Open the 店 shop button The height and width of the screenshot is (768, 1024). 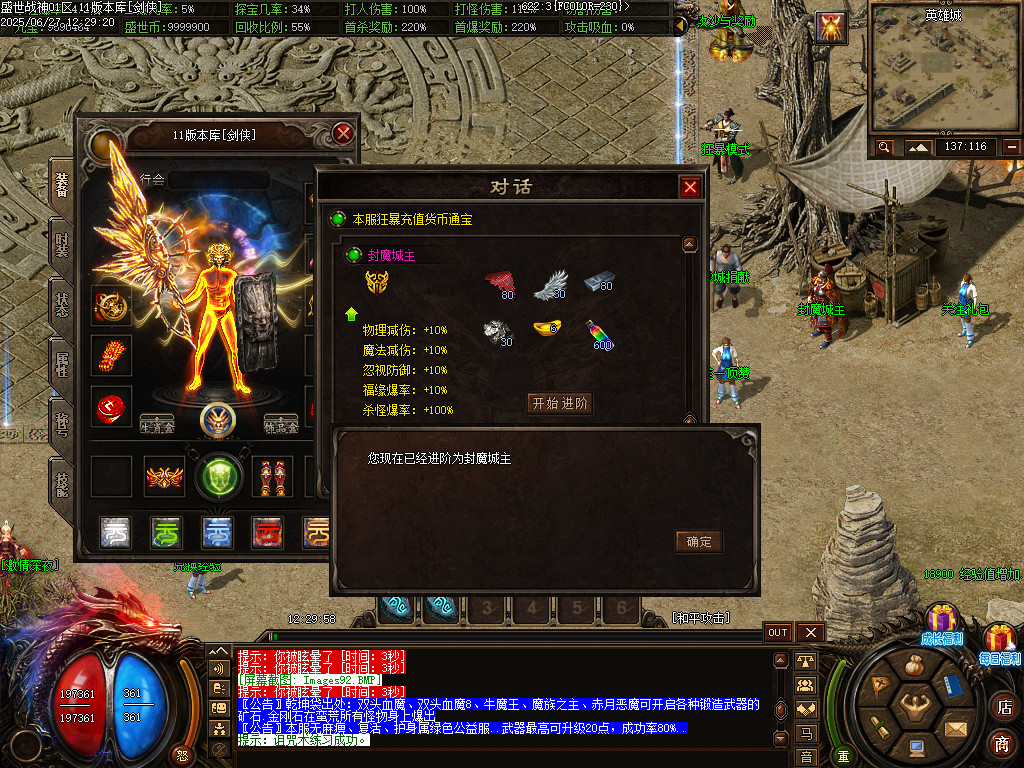point(1002,708)
